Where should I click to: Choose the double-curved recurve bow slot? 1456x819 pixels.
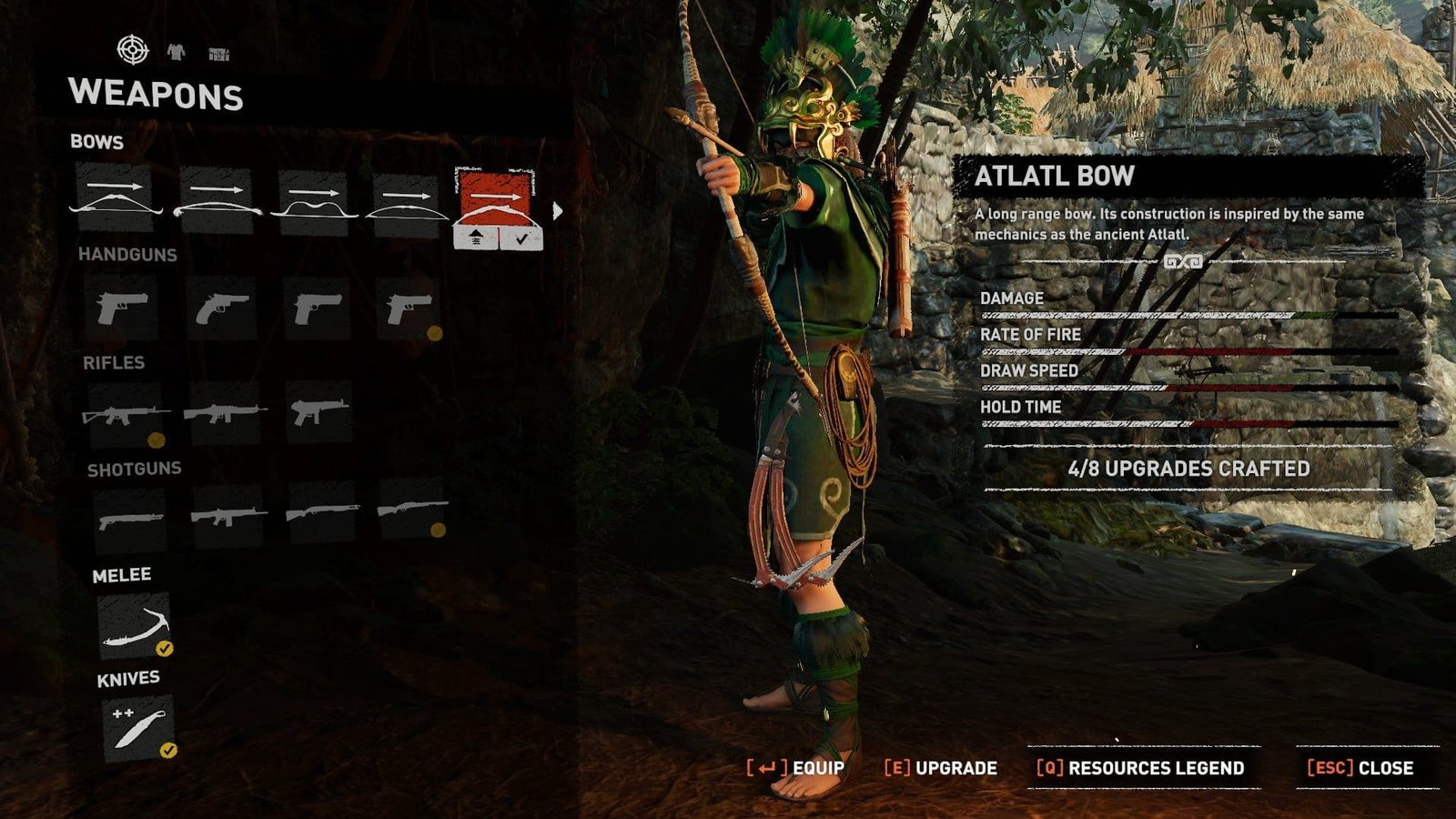(312, 202)
